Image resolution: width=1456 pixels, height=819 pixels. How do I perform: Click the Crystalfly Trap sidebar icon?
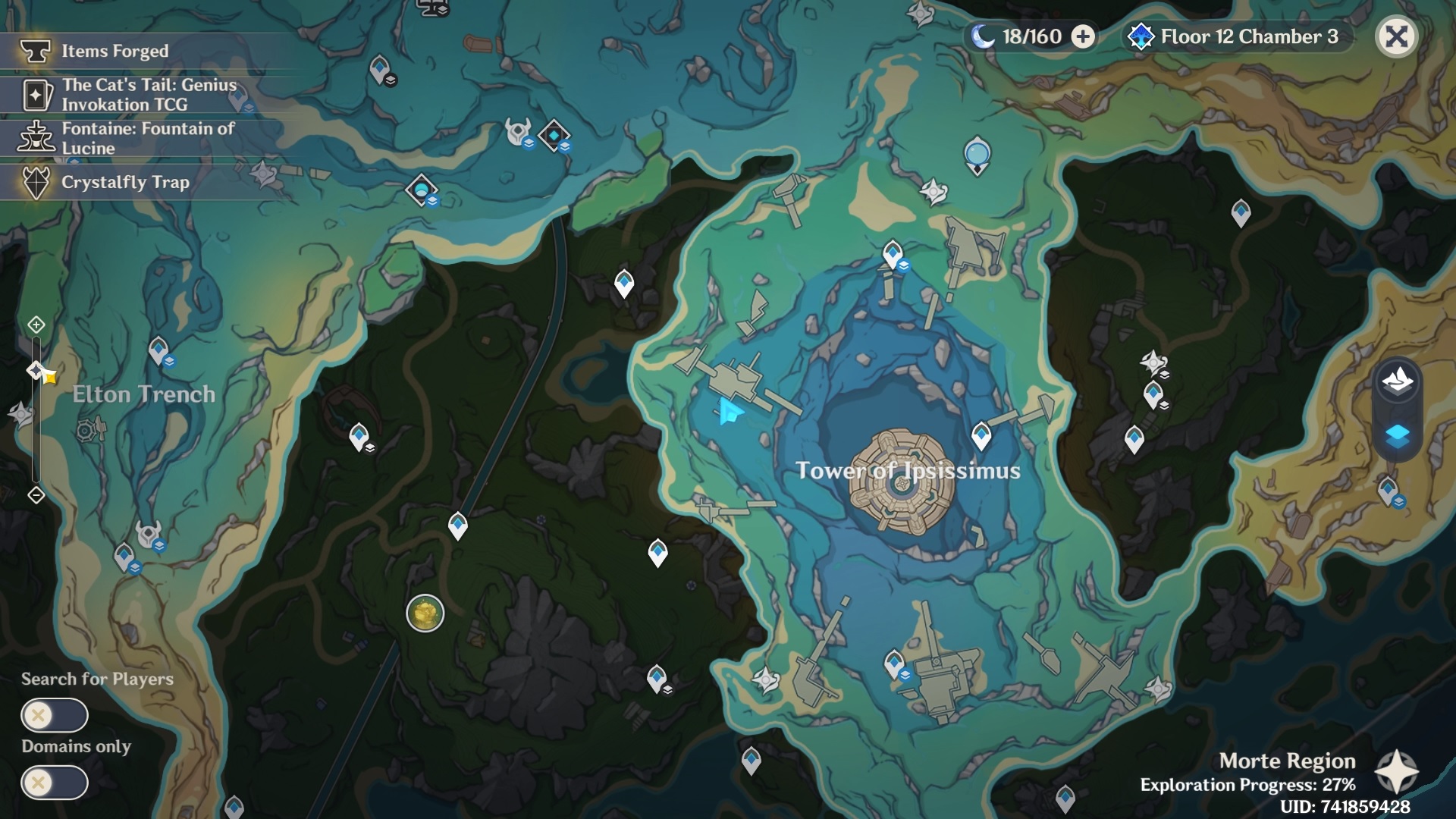click(34, 182)
